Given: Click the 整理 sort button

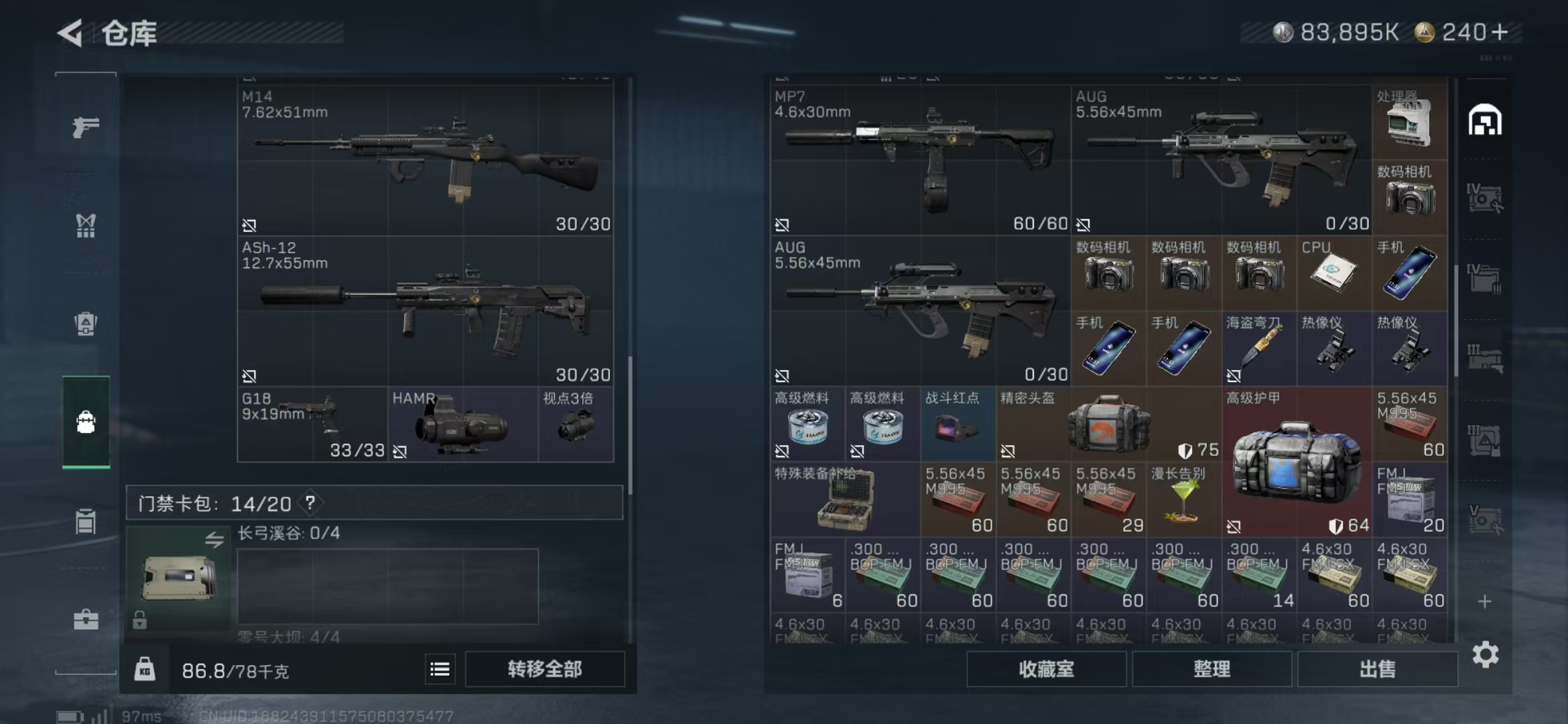Looking at the screenshot, I should 1212,669.
